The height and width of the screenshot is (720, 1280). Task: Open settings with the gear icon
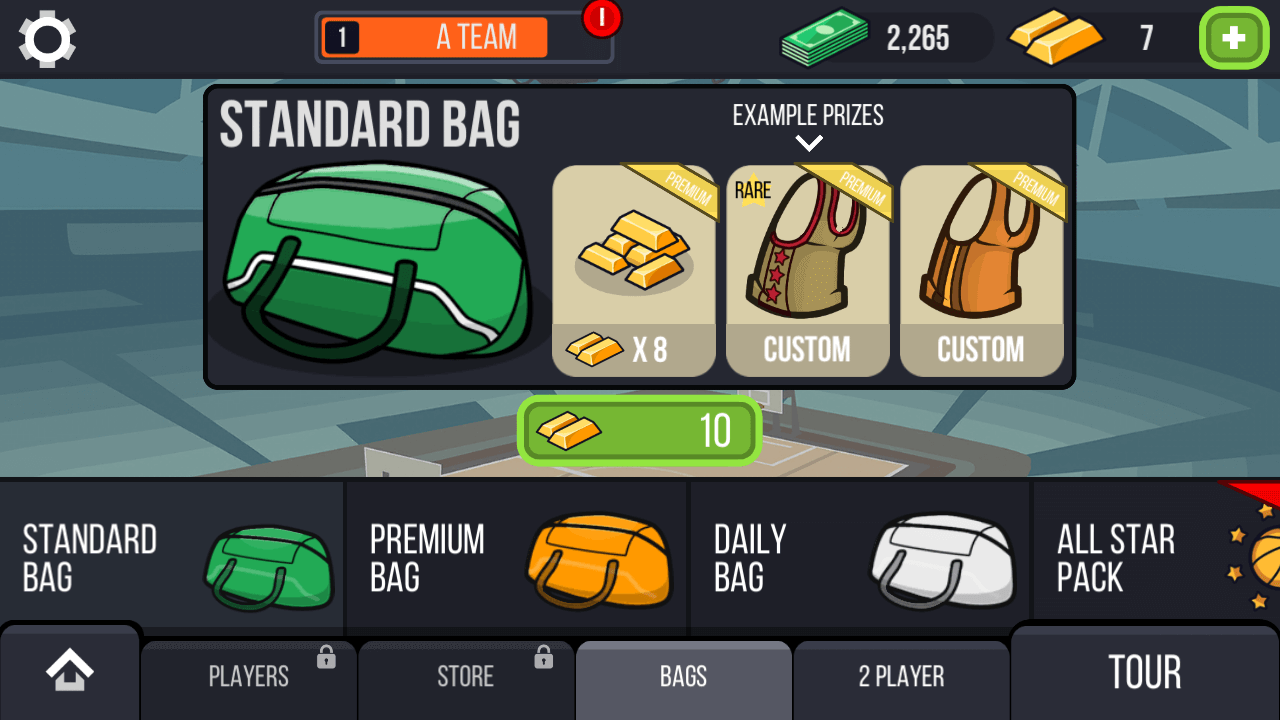point(47,39)
